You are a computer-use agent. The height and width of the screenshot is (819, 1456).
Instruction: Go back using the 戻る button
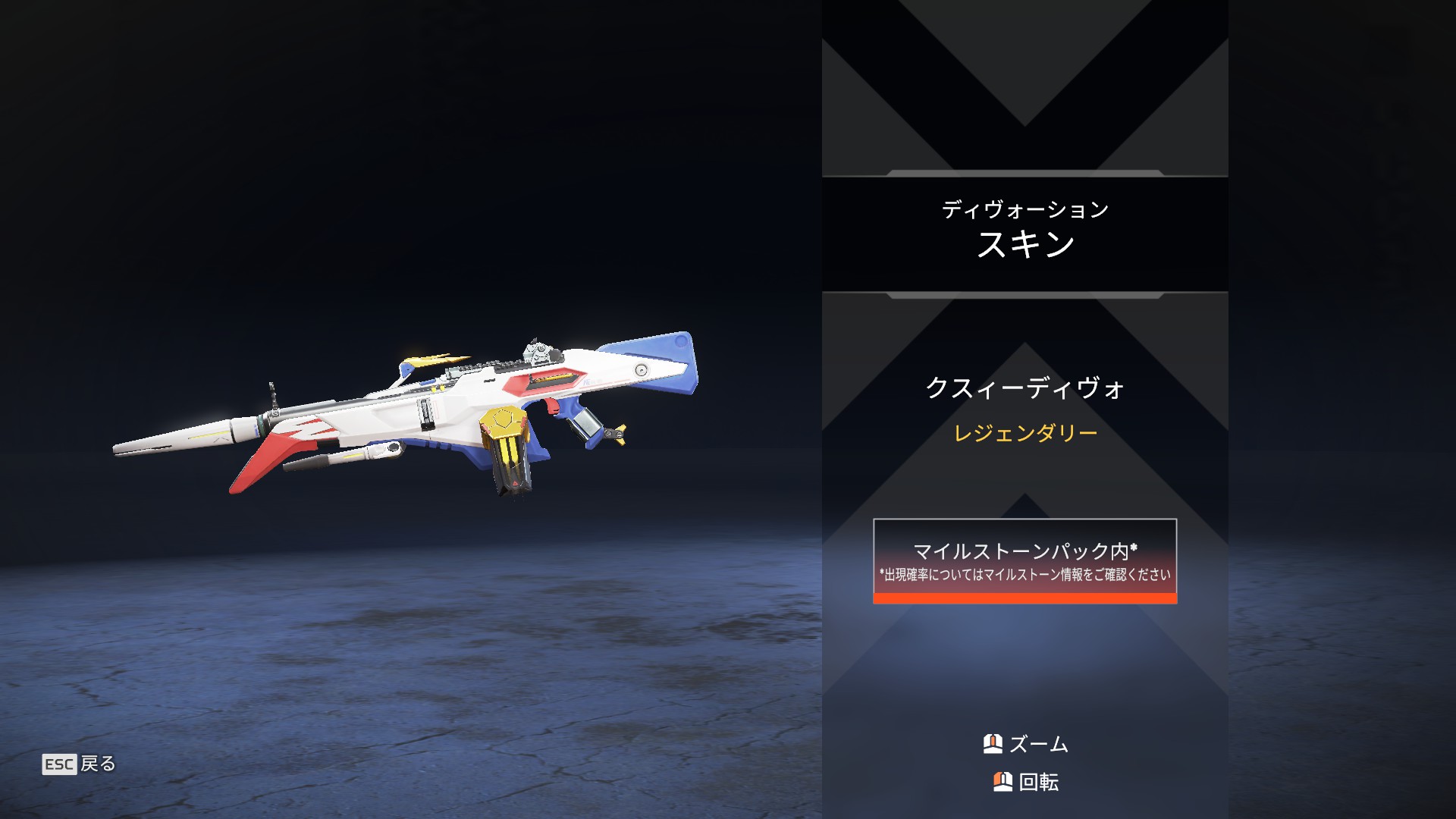79,764
